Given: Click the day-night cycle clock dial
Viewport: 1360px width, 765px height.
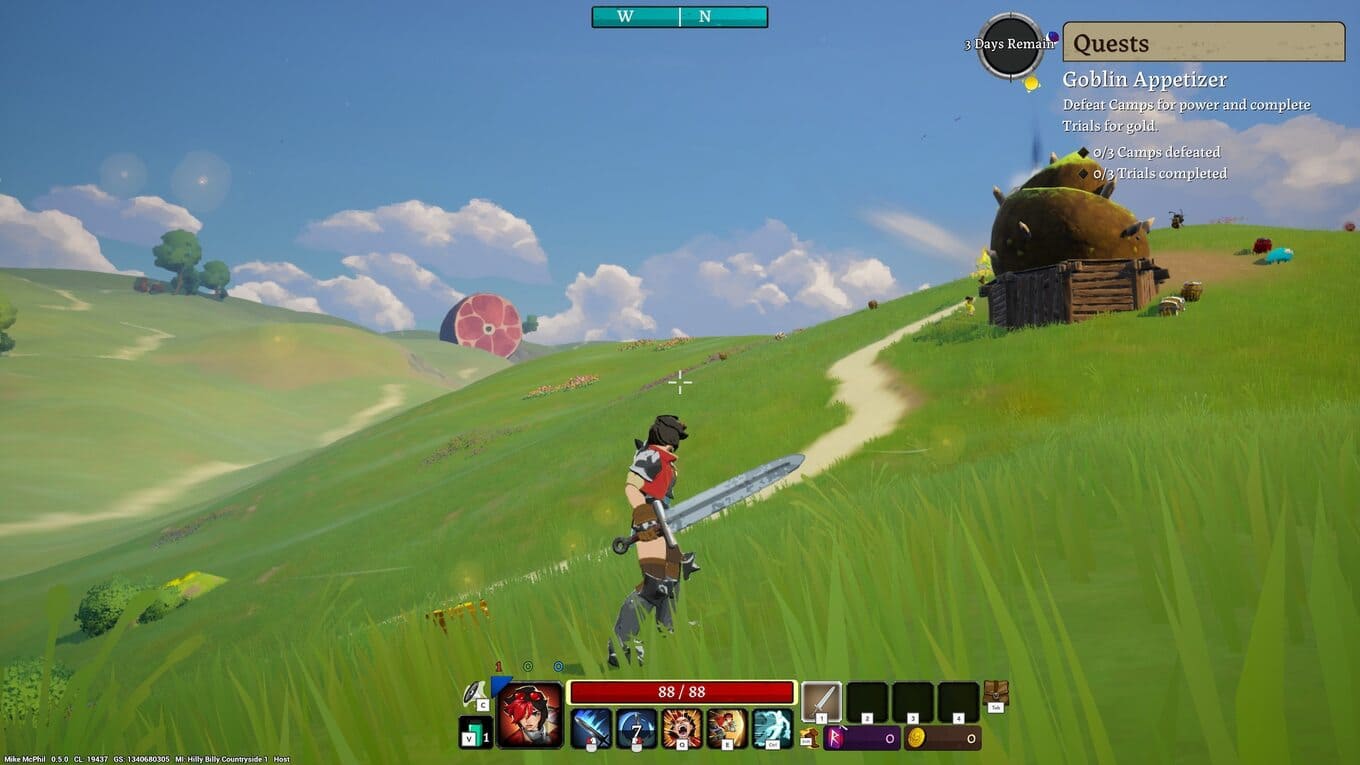Looking at the screenshot, I should tap(1010, 46).
